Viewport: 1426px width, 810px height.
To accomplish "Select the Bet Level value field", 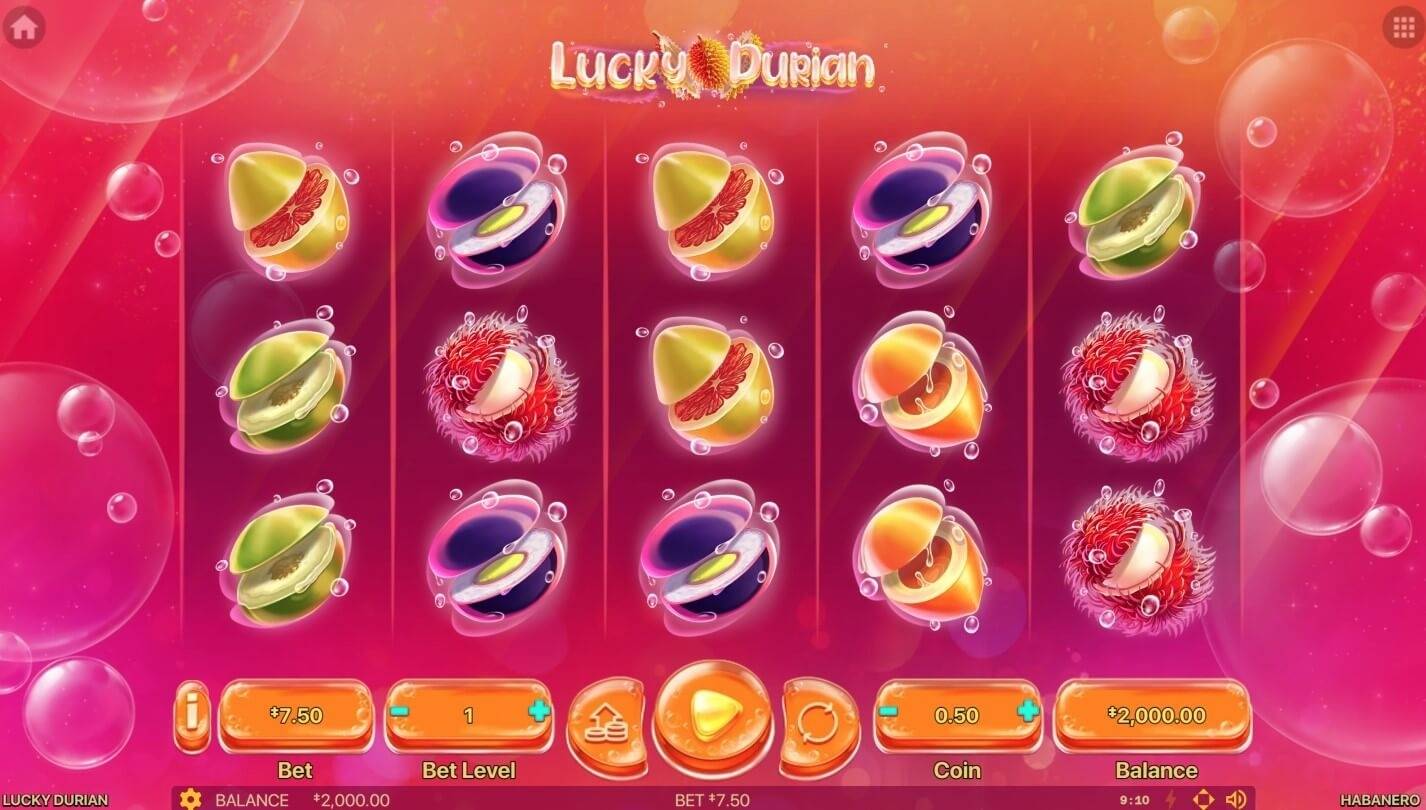I will coord(467,715).
